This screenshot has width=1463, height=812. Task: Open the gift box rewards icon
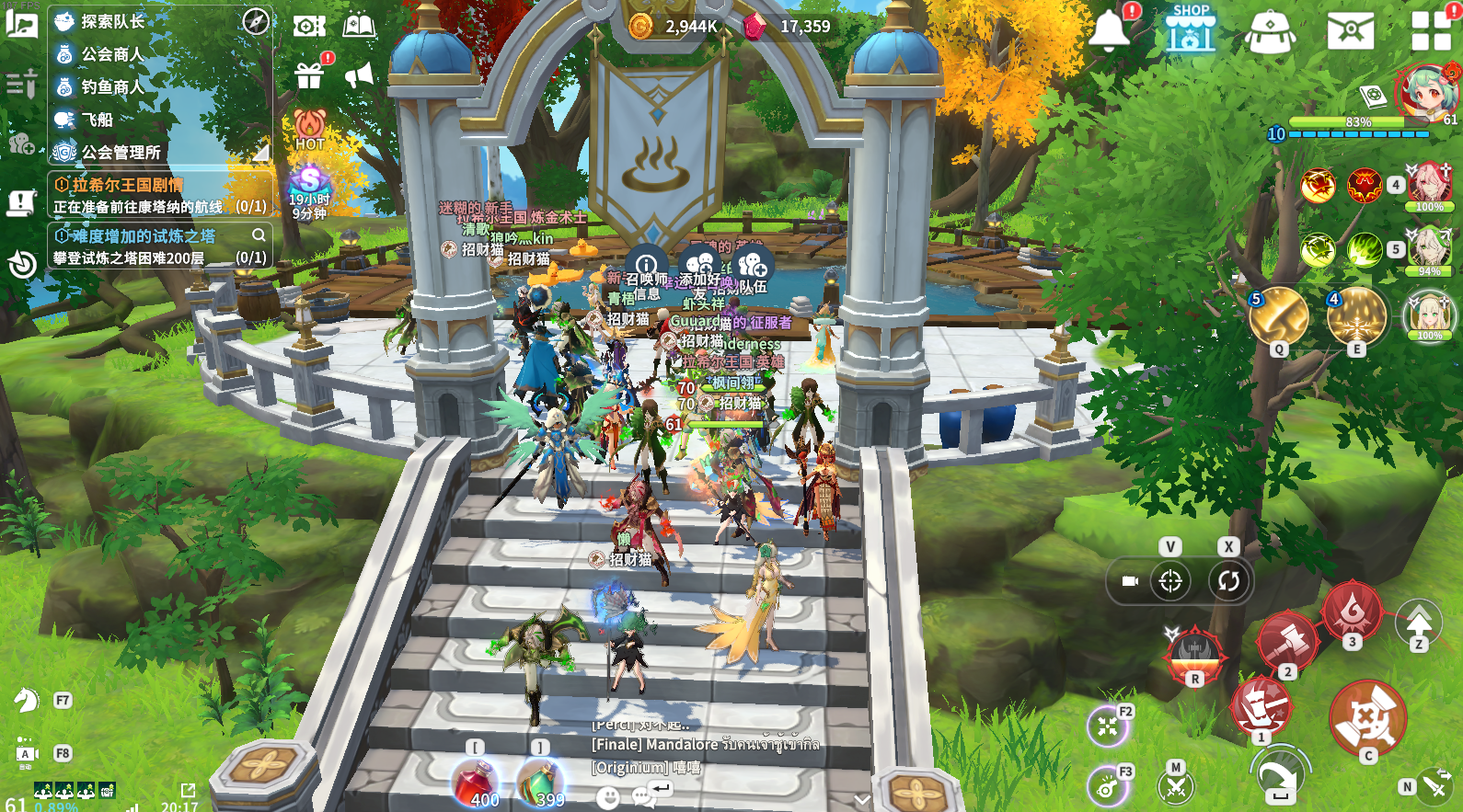[x=309, y=75]
